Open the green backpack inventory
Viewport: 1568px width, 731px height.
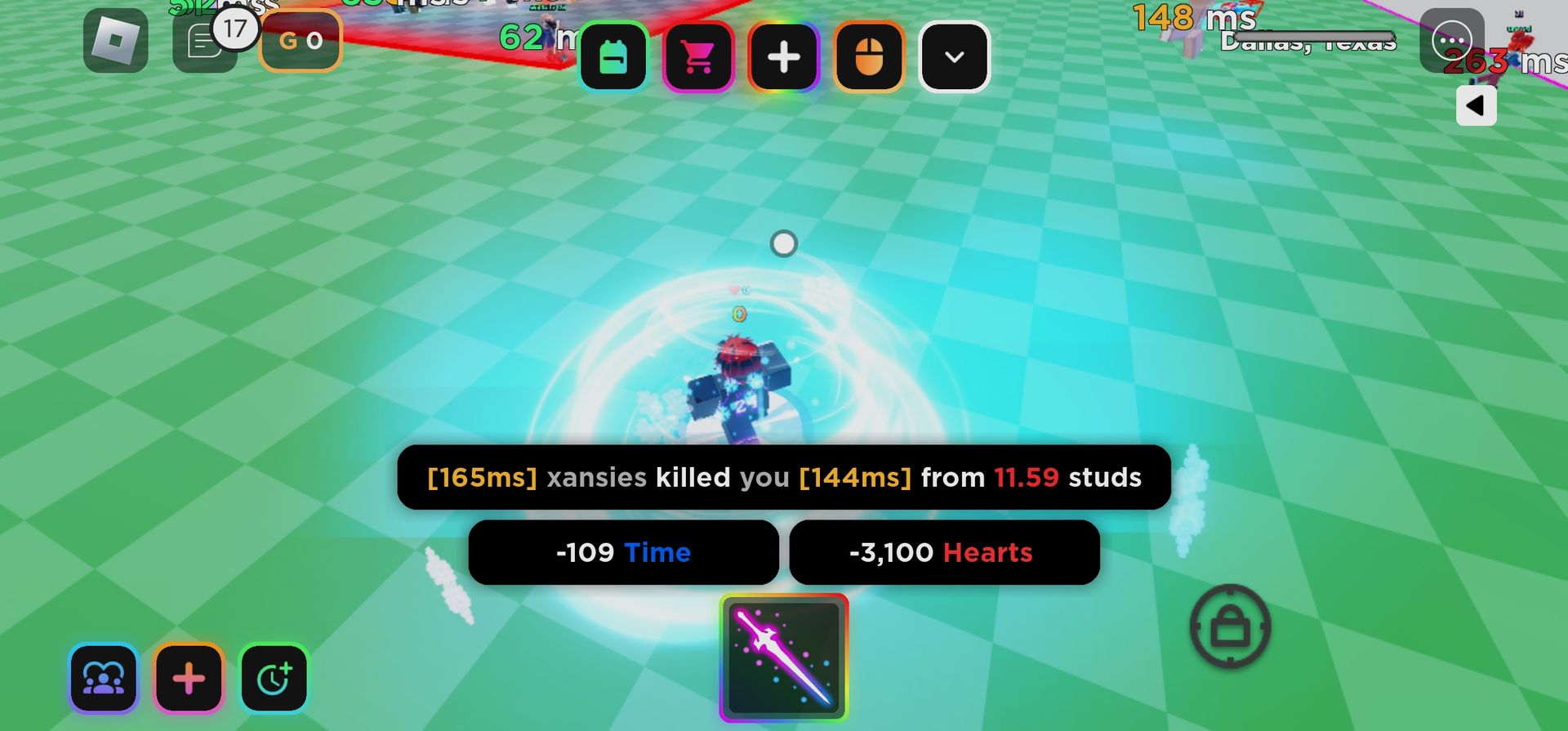coord(614,57)
